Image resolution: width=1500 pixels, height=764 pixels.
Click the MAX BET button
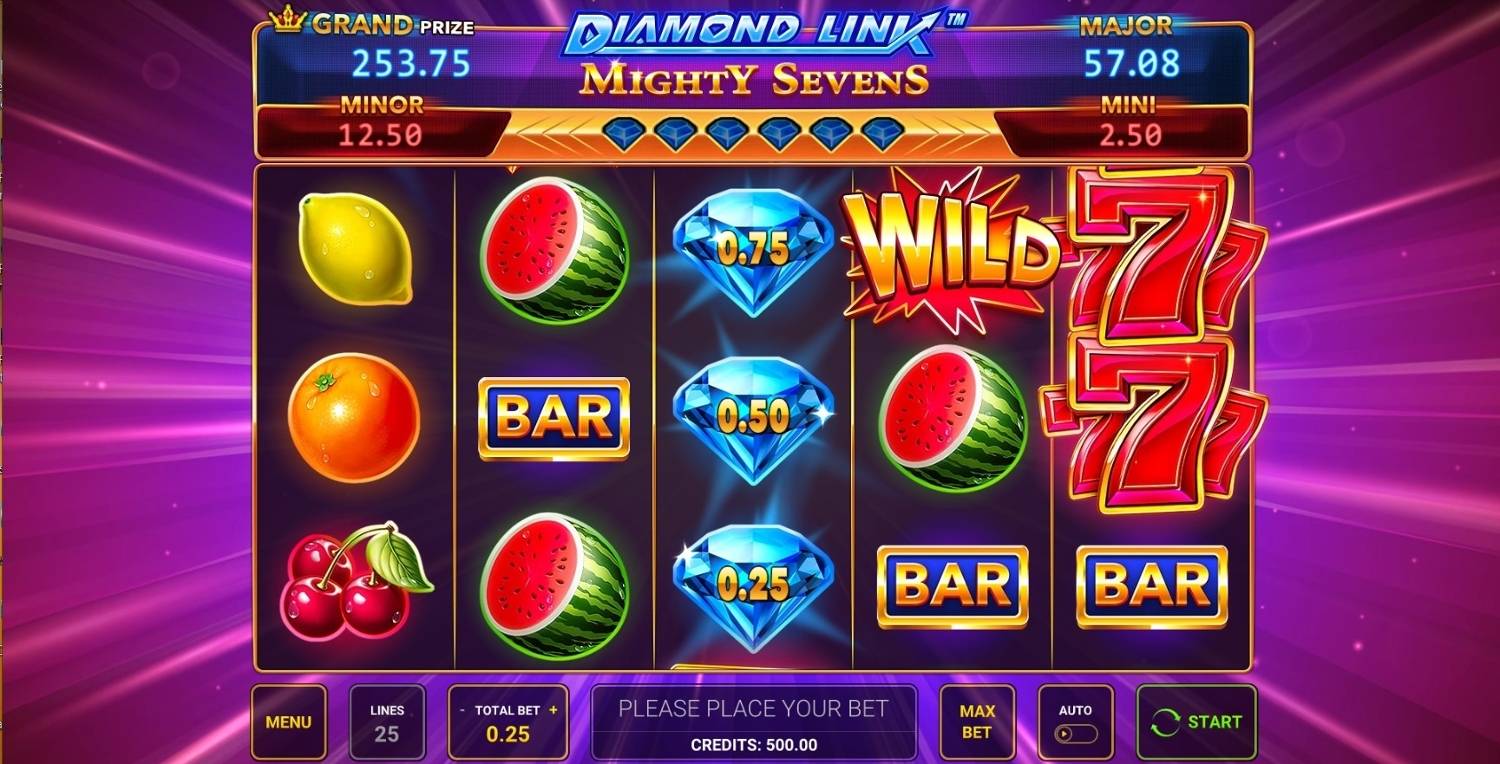[x=977, y=720]
